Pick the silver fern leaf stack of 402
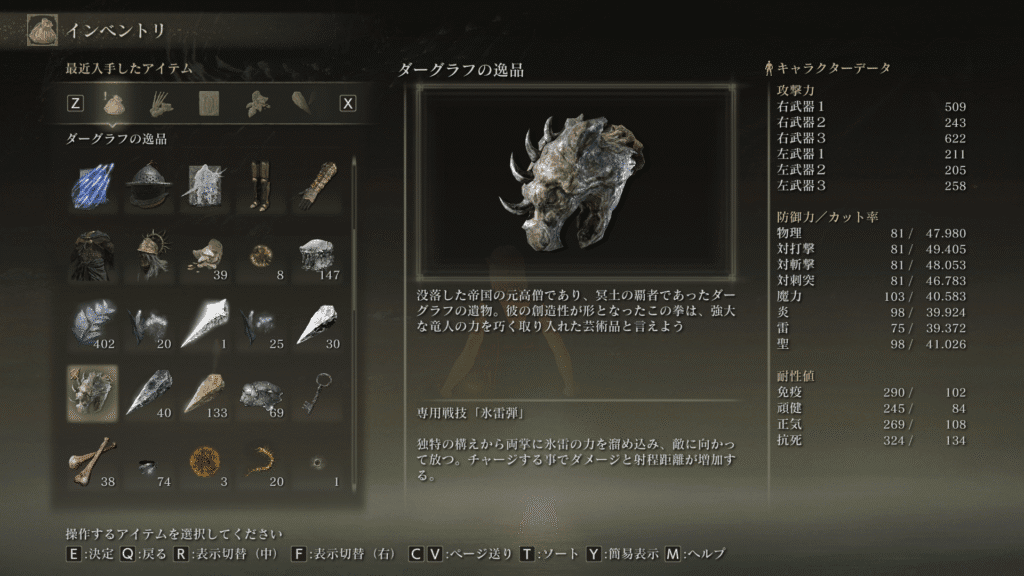Screen dimensions: 1024x576 (92, 322)
